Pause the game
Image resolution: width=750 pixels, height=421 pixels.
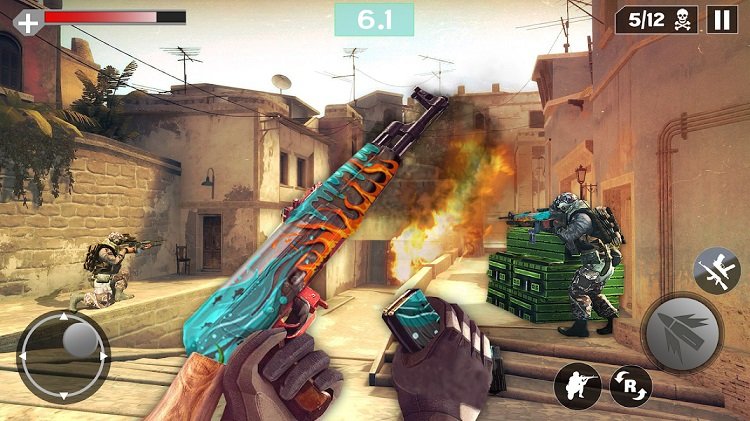(x=720, y=19)
